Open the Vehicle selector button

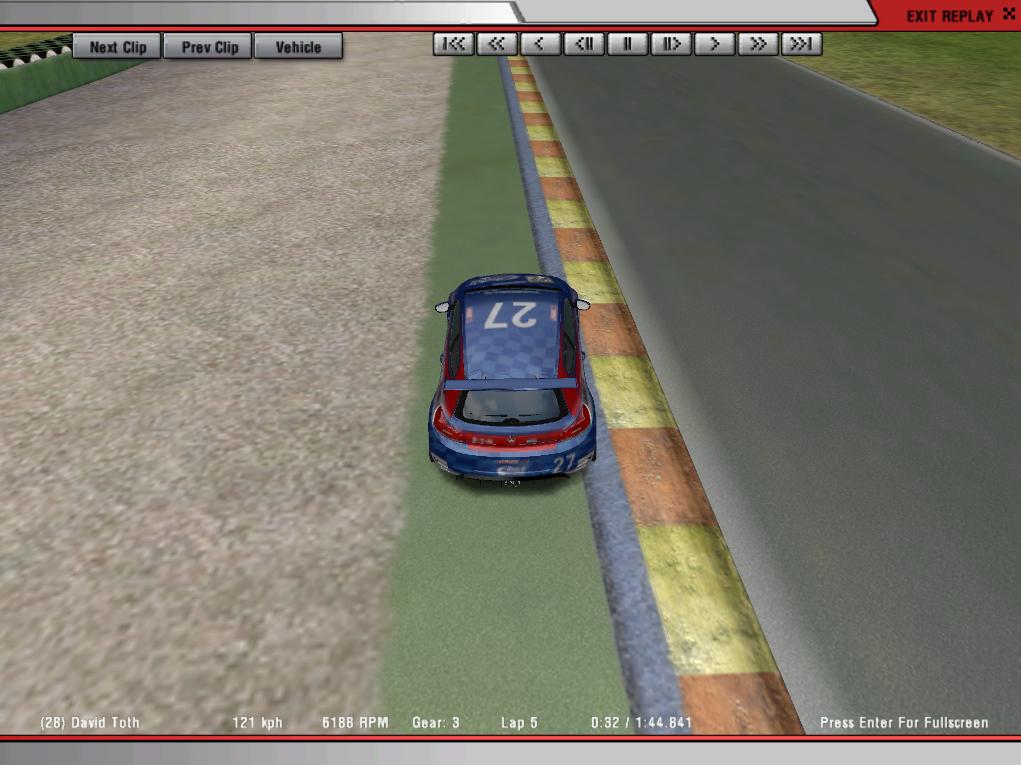pyautogui.click(x=298, y=47)
